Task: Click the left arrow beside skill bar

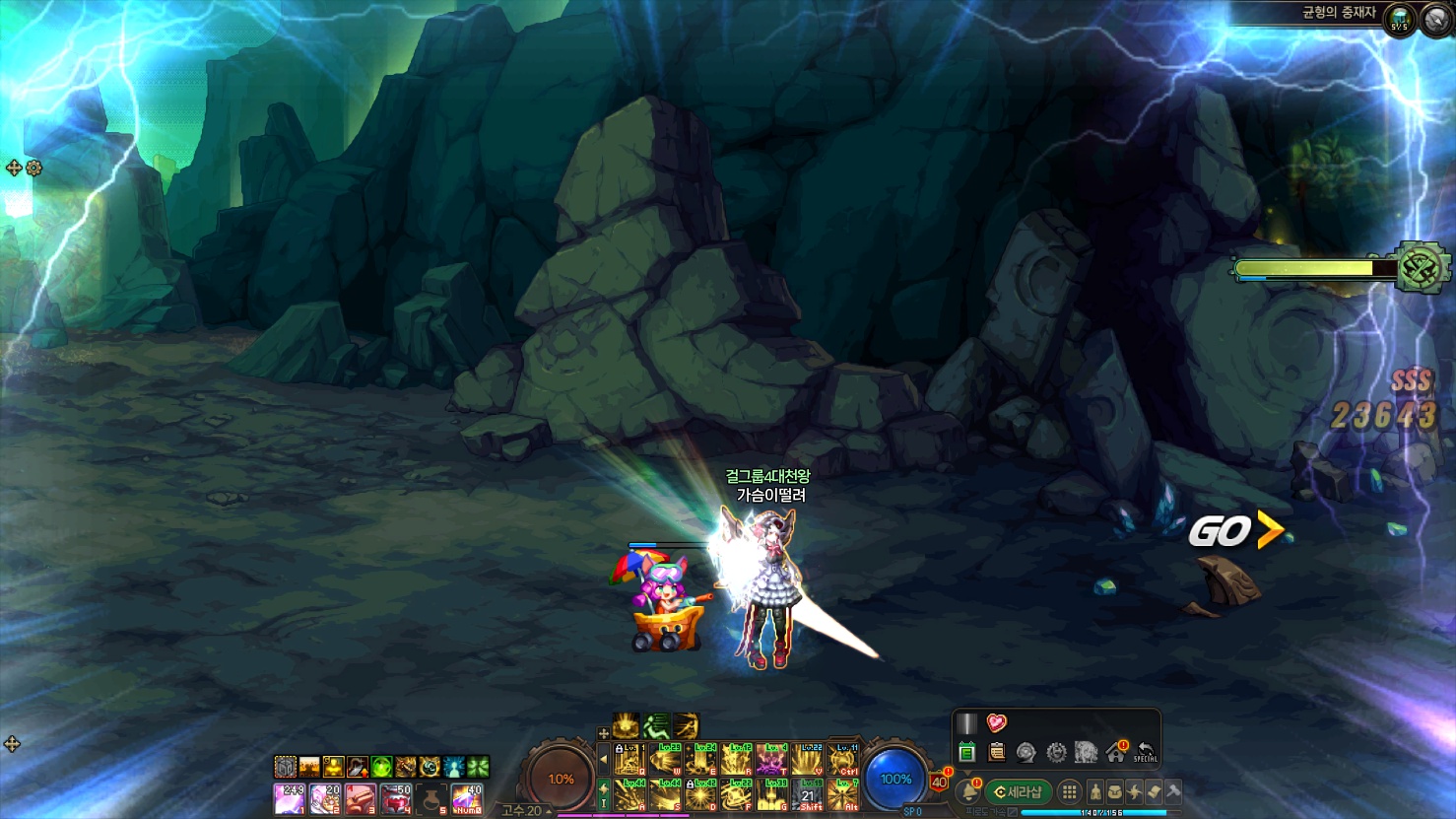Action: (x=604, y=760)
